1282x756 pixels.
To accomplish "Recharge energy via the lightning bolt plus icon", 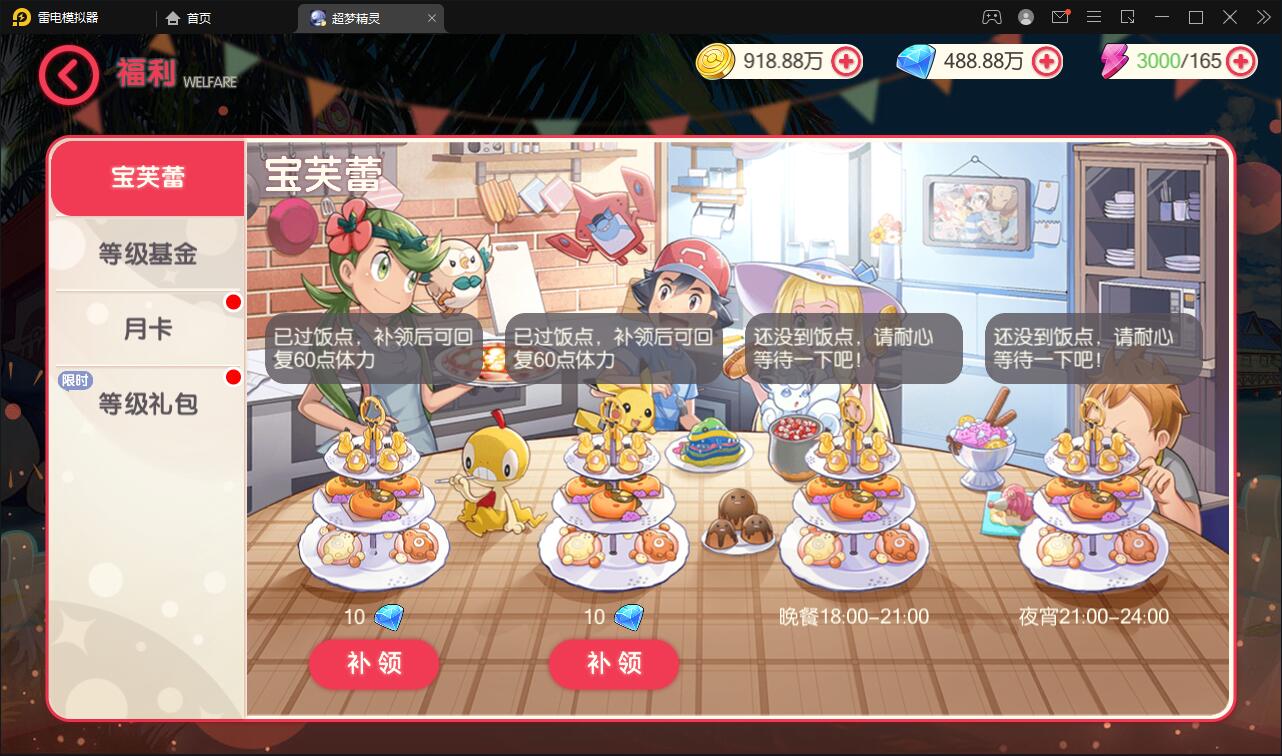I will coord(1240,62).
